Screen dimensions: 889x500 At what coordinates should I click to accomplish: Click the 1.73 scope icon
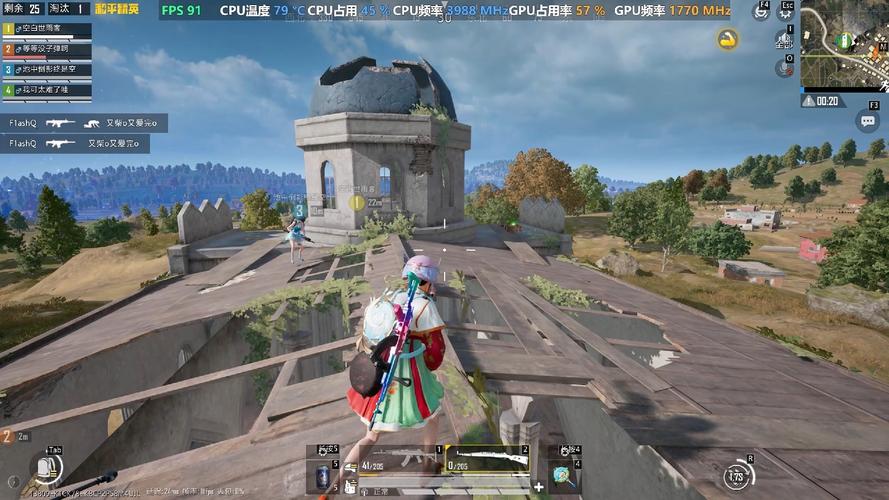[x=740, y=476]
